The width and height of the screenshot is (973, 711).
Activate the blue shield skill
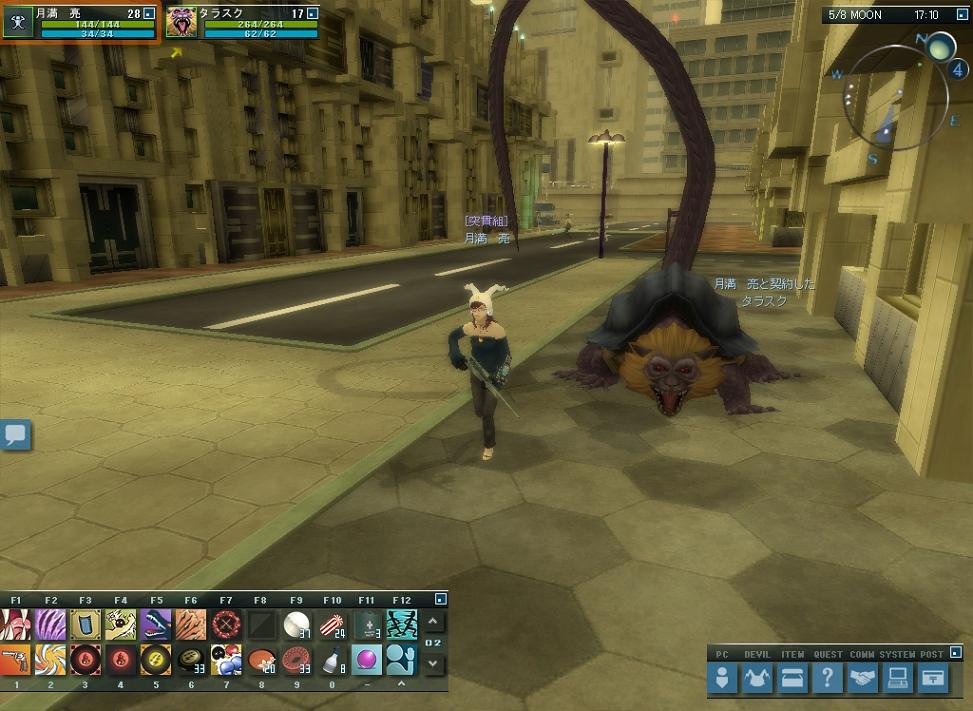click(x=85, y=625)
